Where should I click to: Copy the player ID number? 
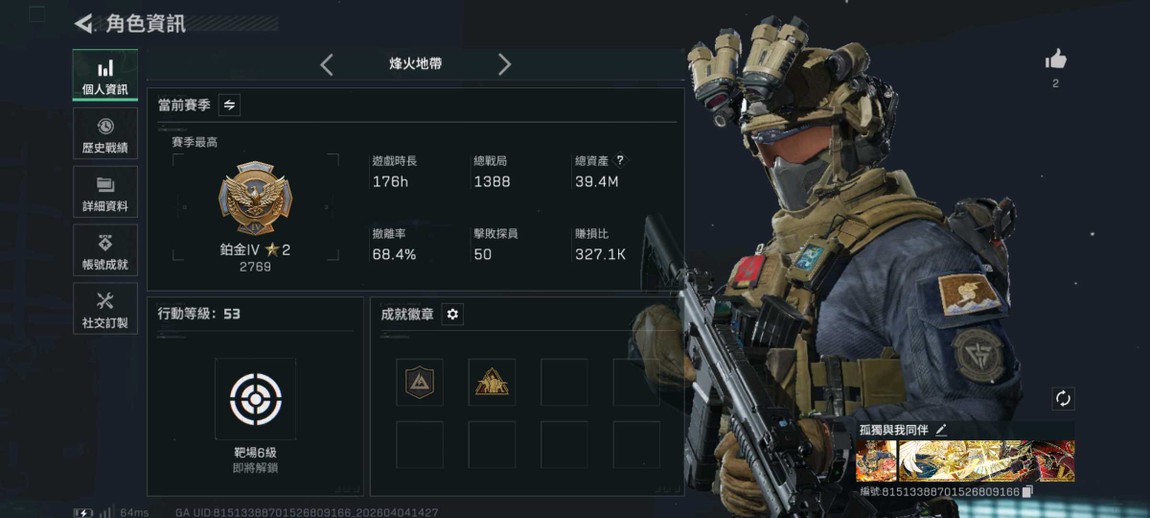(x=1027, y=492)
